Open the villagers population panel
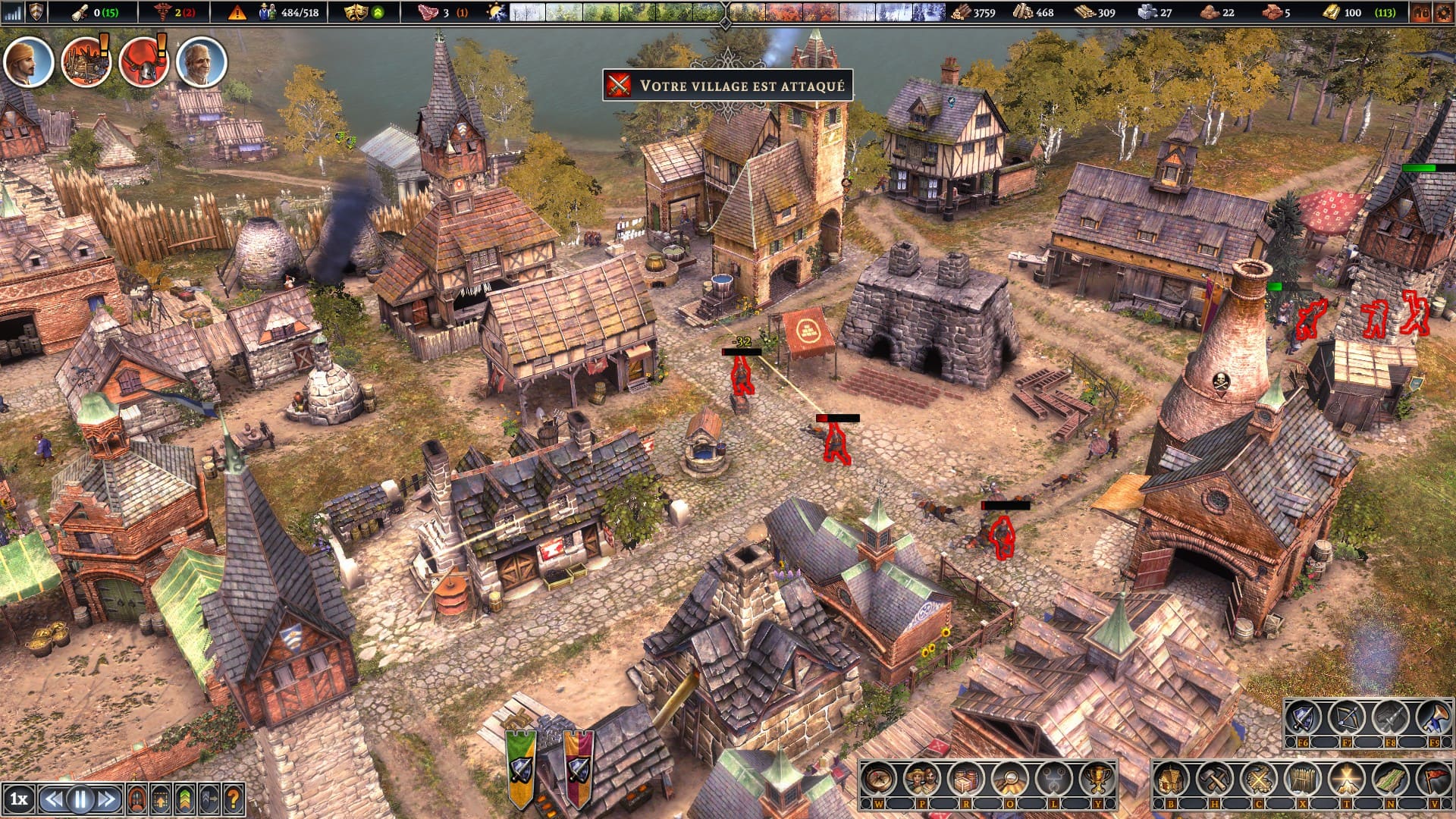 pos(923,779)
